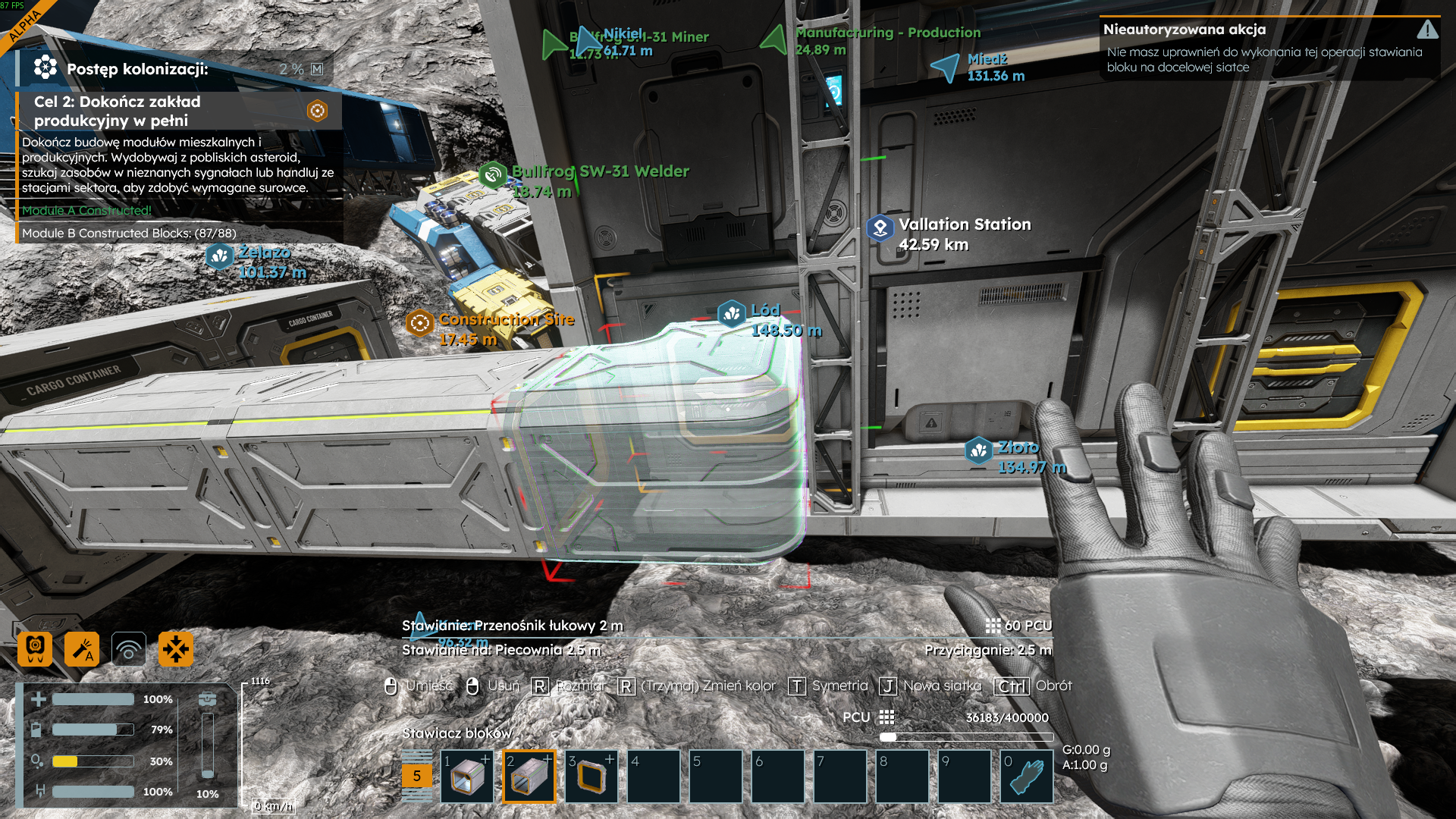Toggle the automatic flashlight icon
Image resolution: width=1456 pixels, height=819 pixels.
tap(82, 649)
